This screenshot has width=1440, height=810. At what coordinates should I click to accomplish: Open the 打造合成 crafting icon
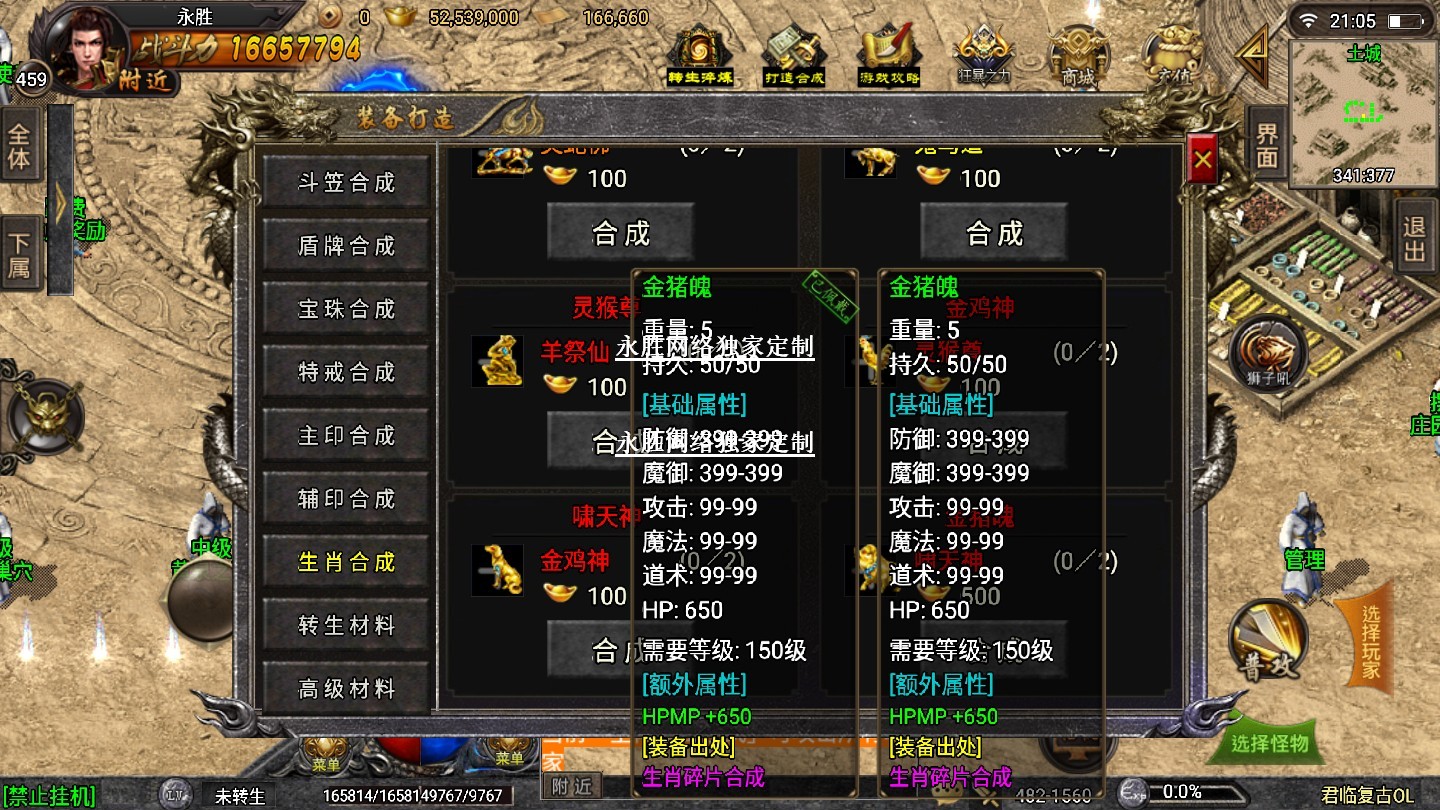coord(794,55)
